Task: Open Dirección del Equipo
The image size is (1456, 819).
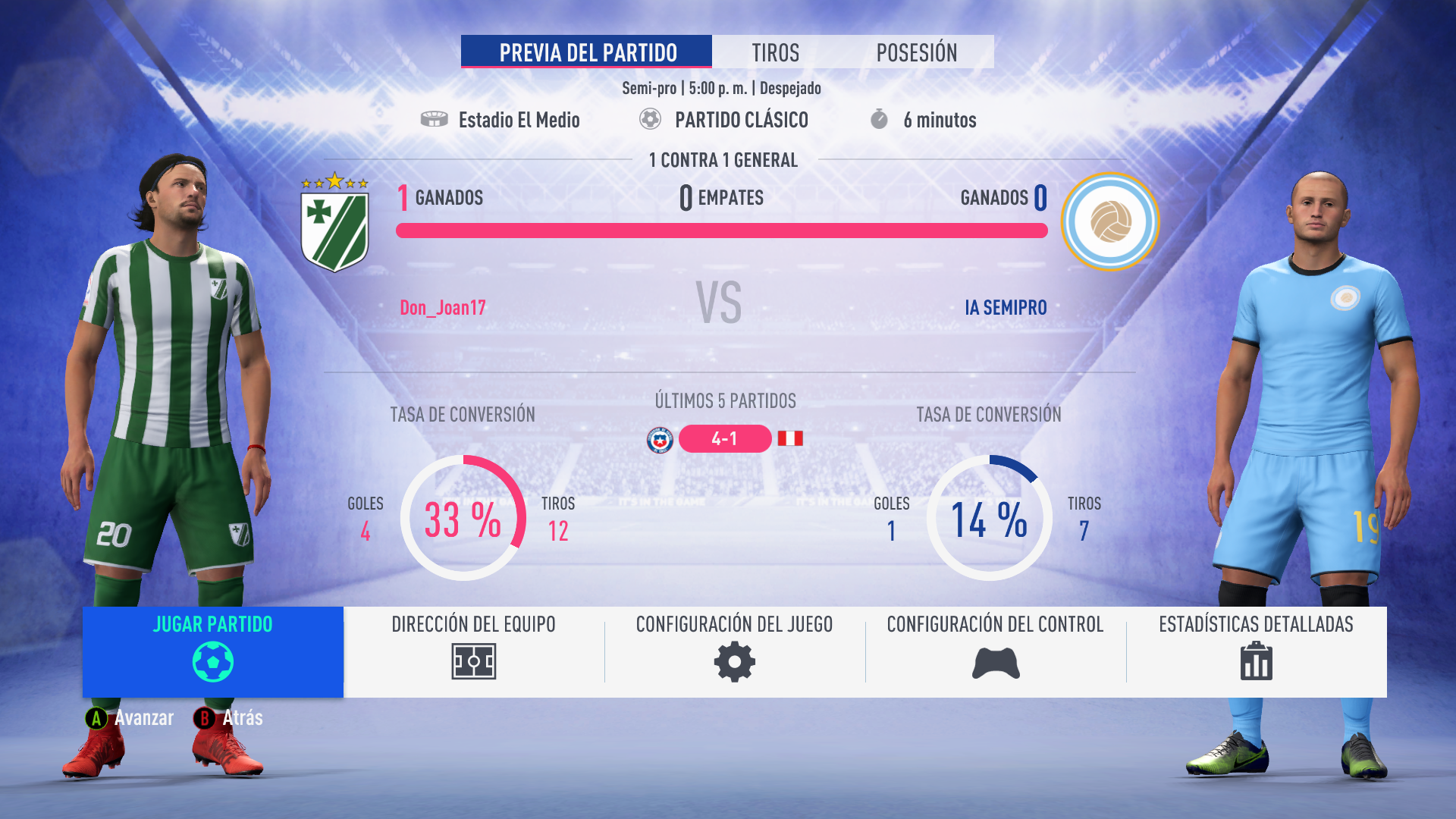Action: pos(474,651)
